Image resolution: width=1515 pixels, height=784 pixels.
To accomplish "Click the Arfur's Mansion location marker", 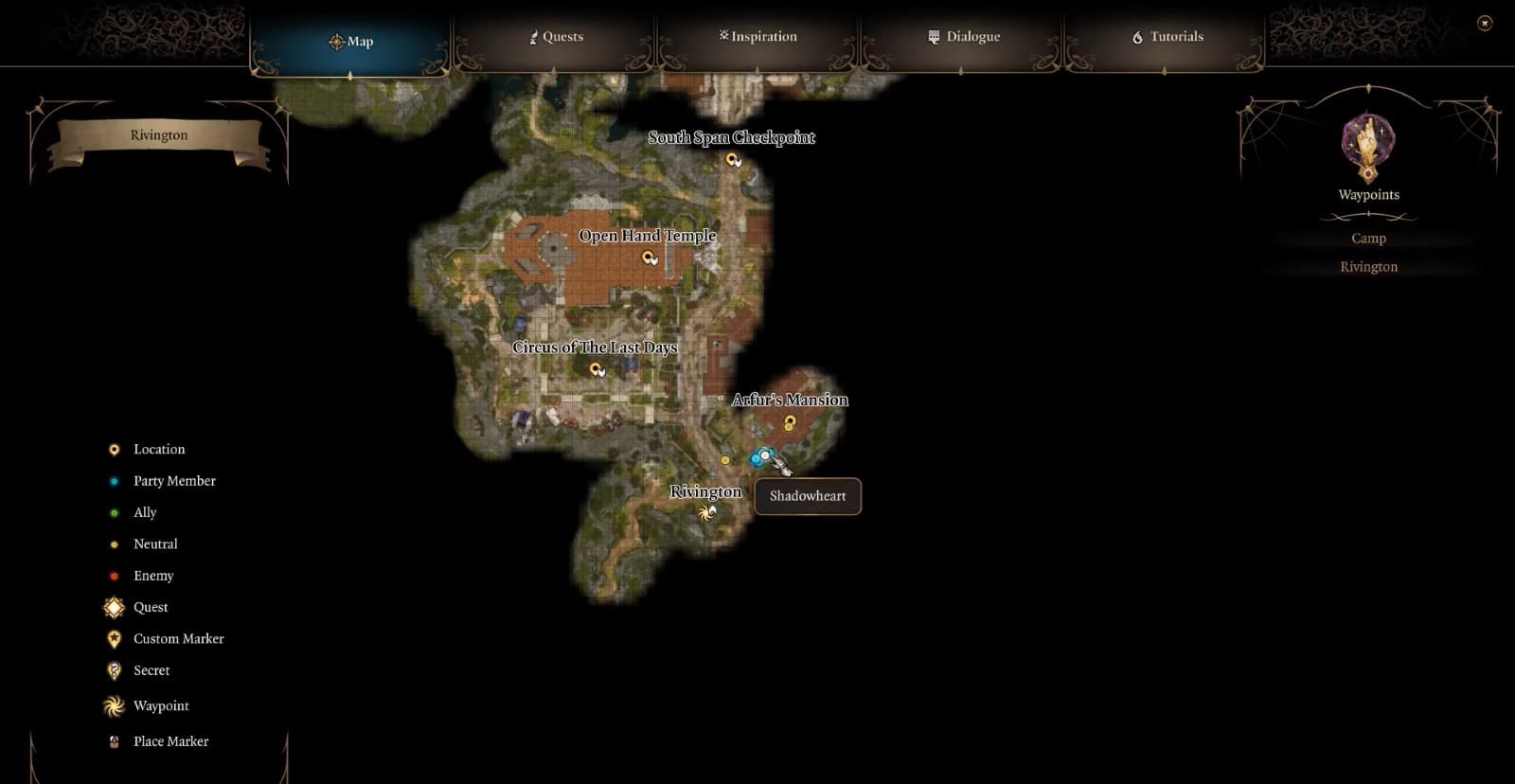I will (x=790, y=421).
